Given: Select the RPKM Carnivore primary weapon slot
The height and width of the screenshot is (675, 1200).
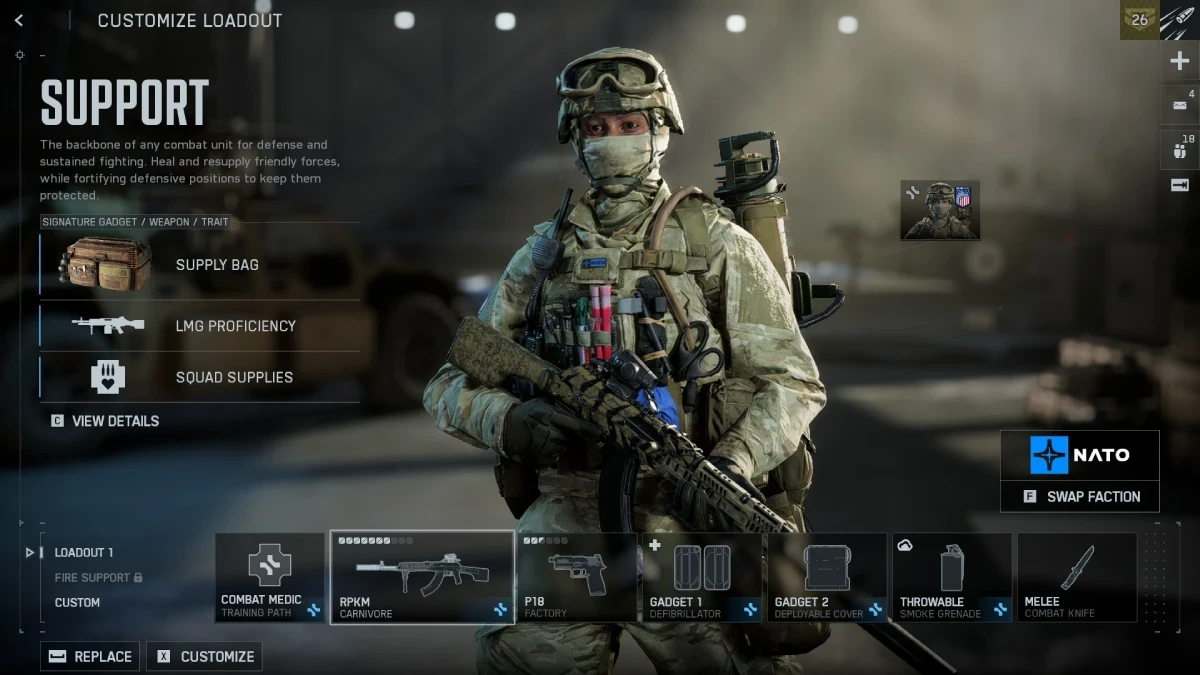Looking at the screenshot, I should (422, 578).
